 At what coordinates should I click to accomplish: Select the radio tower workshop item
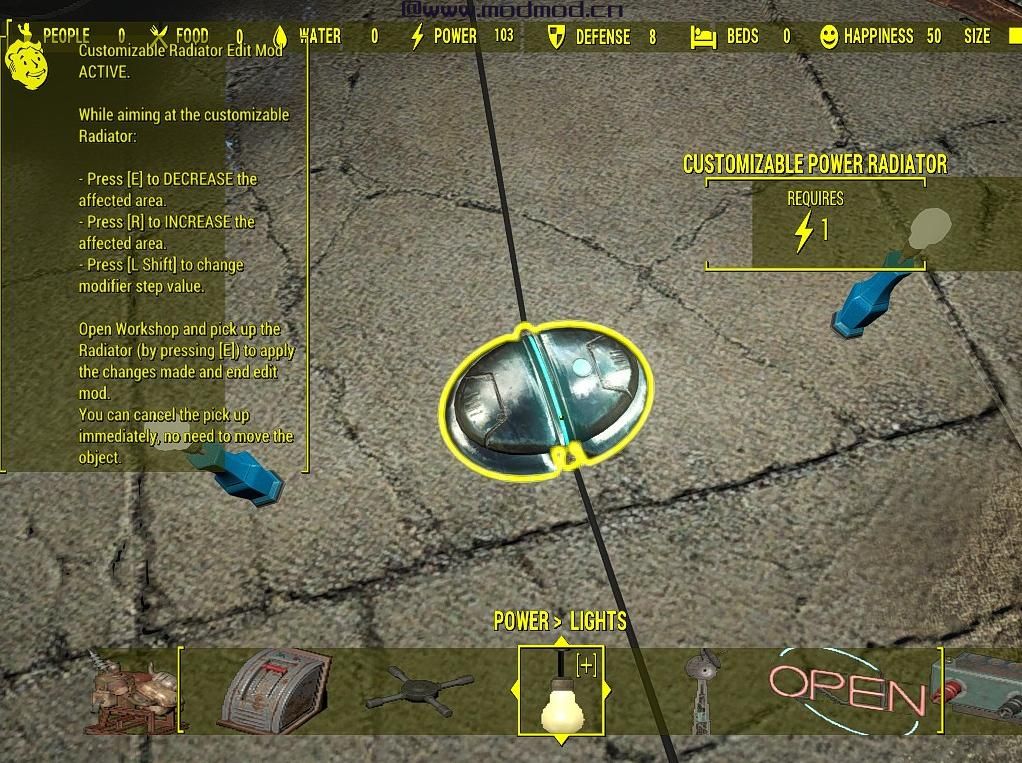706,689
